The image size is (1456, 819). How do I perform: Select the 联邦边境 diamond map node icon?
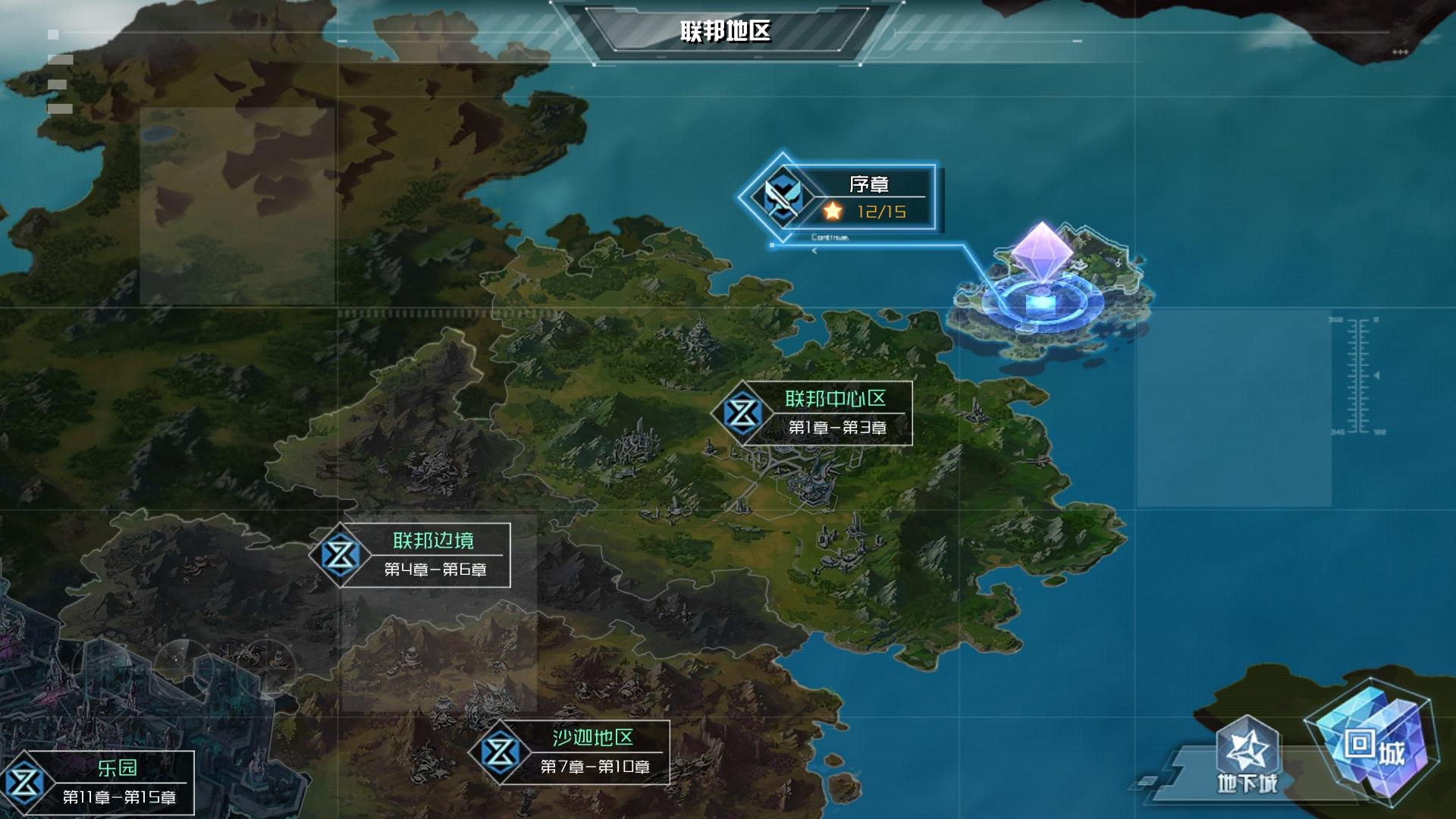tap(341, 555)
